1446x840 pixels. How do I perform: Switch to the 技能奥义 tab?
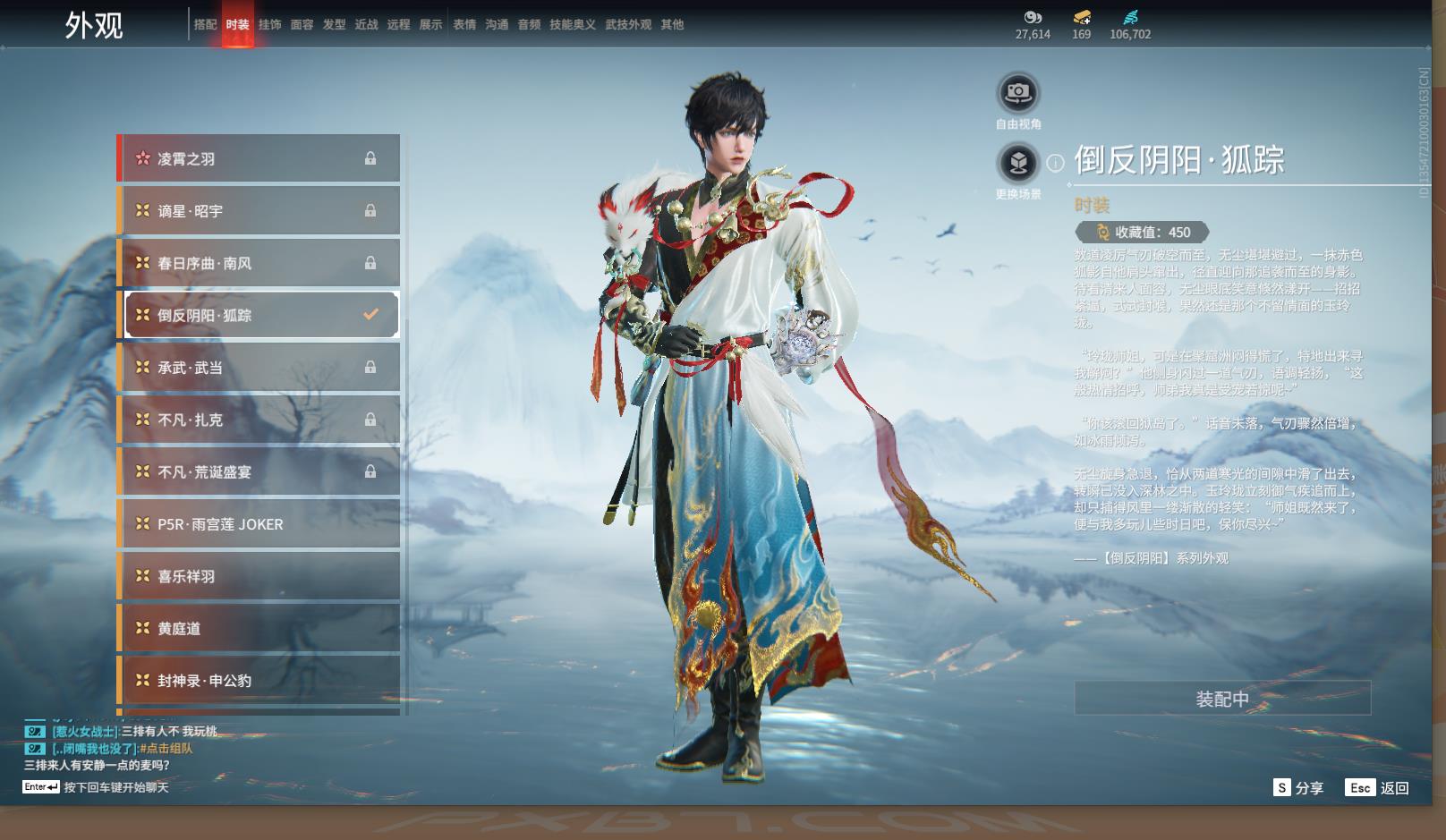click(572, 25)
